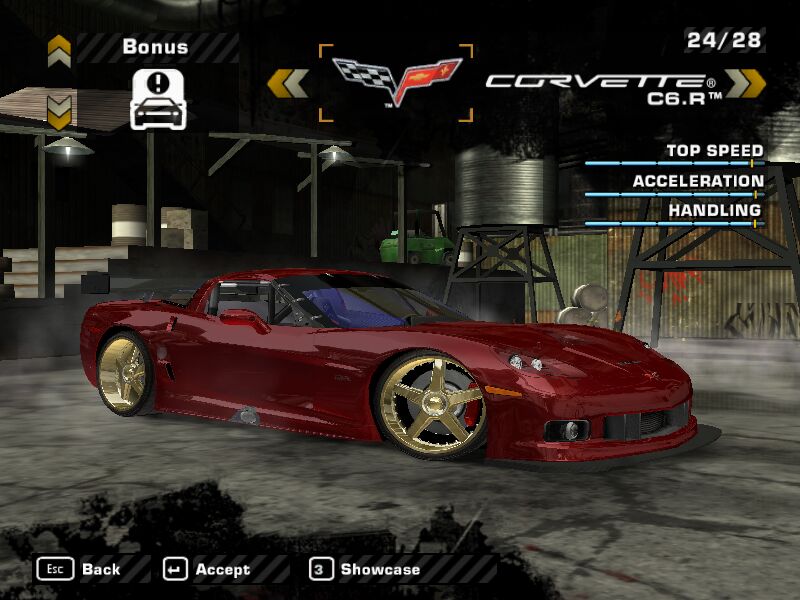Go back using the Back button
The width and height of the screenshot is (800, 600).
(x=79, y=569)
